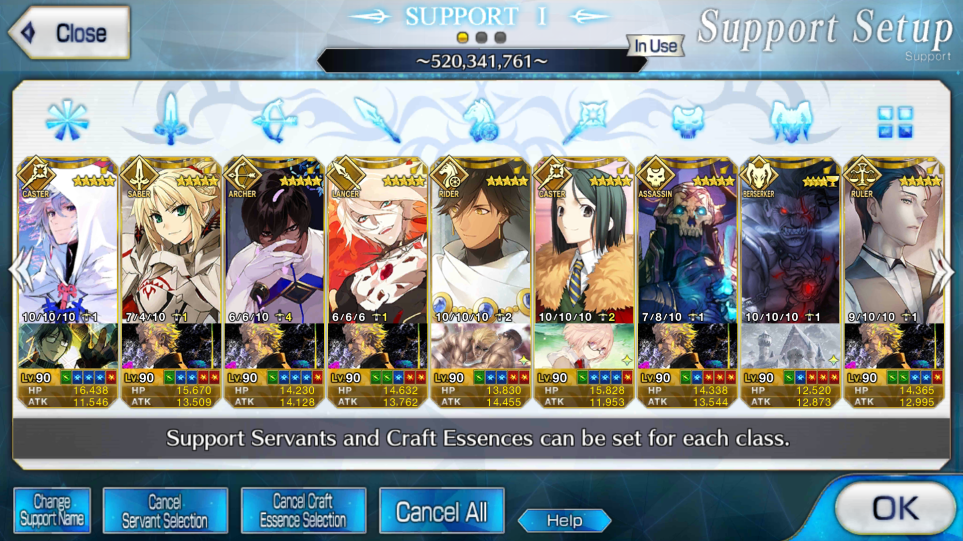This screenshot has width=963, height=541.
Task: Select the Assassin class servant card
Action: (686, 250)
